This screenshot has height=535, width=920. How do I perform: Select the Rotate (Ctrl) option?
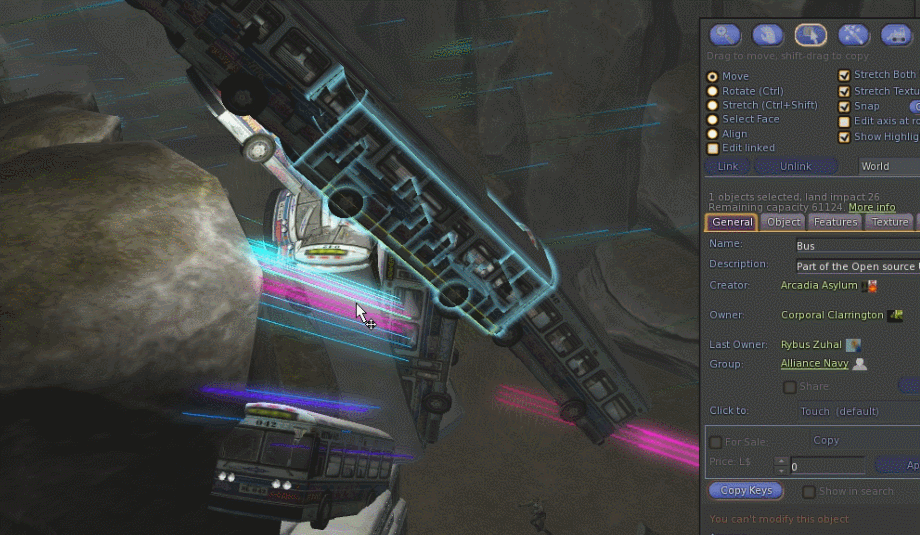(x=713, y=91)
